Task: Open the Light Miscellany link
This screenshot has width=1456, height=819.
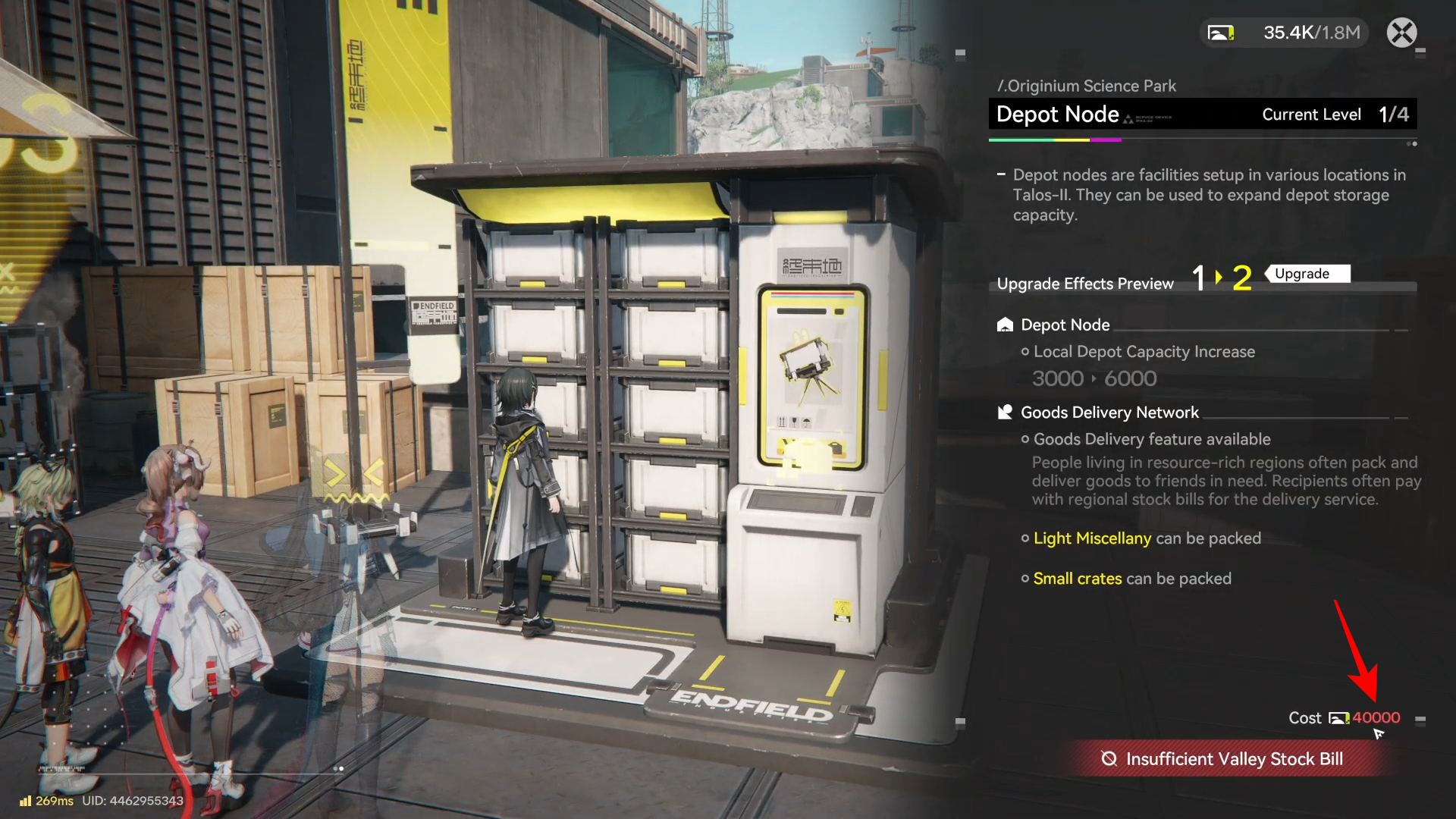Action: pyautogui.click(x=1092, y=538)
